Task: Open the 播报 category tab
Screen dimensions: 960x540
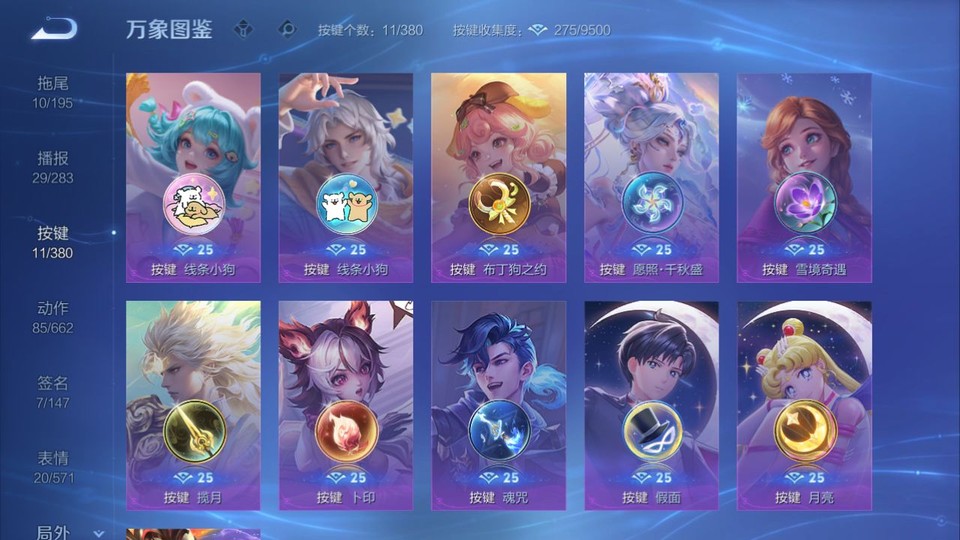Action: pyautogui.click(x=53, y=166)
